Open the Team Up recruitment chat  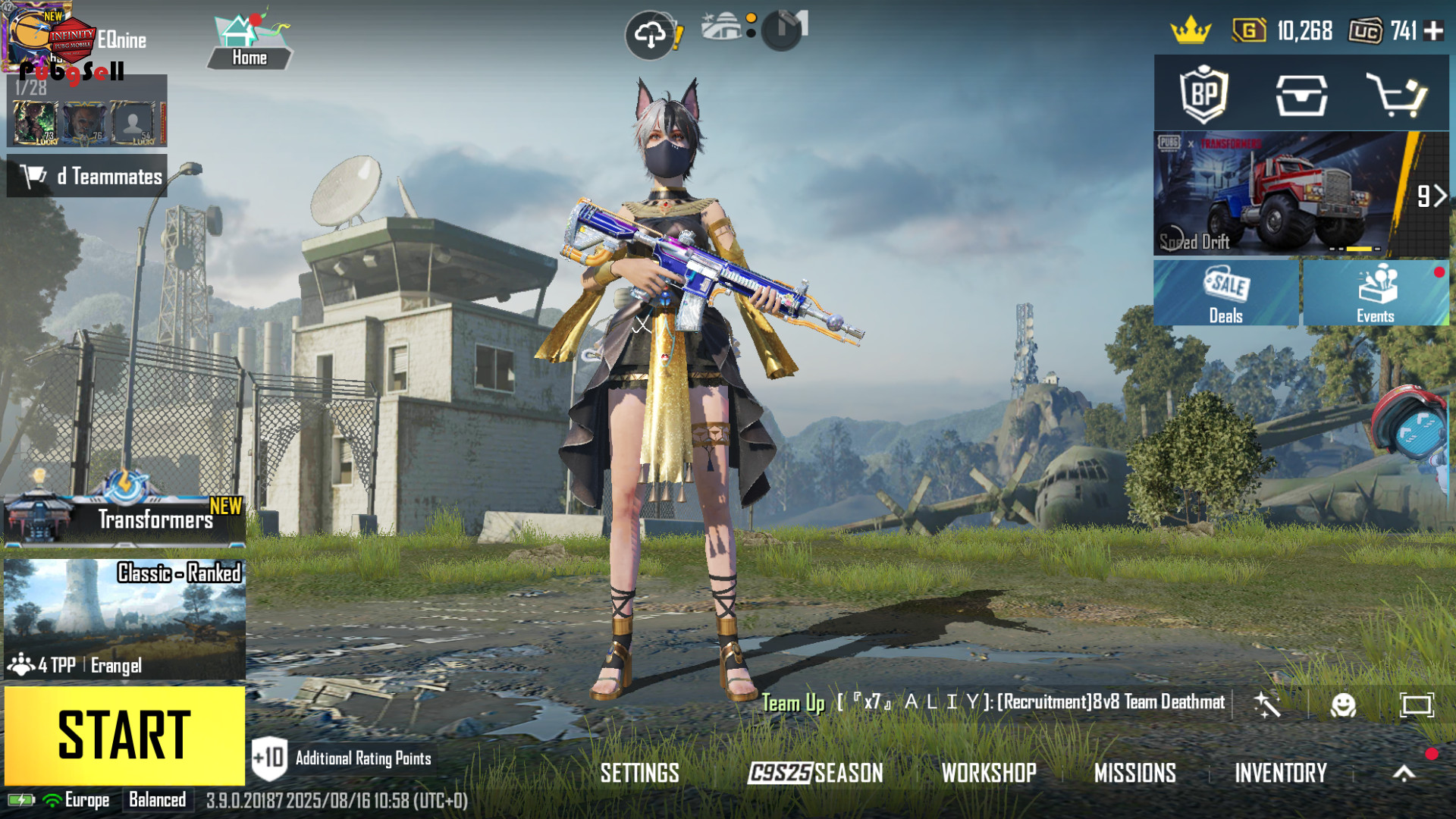(993, 703)
